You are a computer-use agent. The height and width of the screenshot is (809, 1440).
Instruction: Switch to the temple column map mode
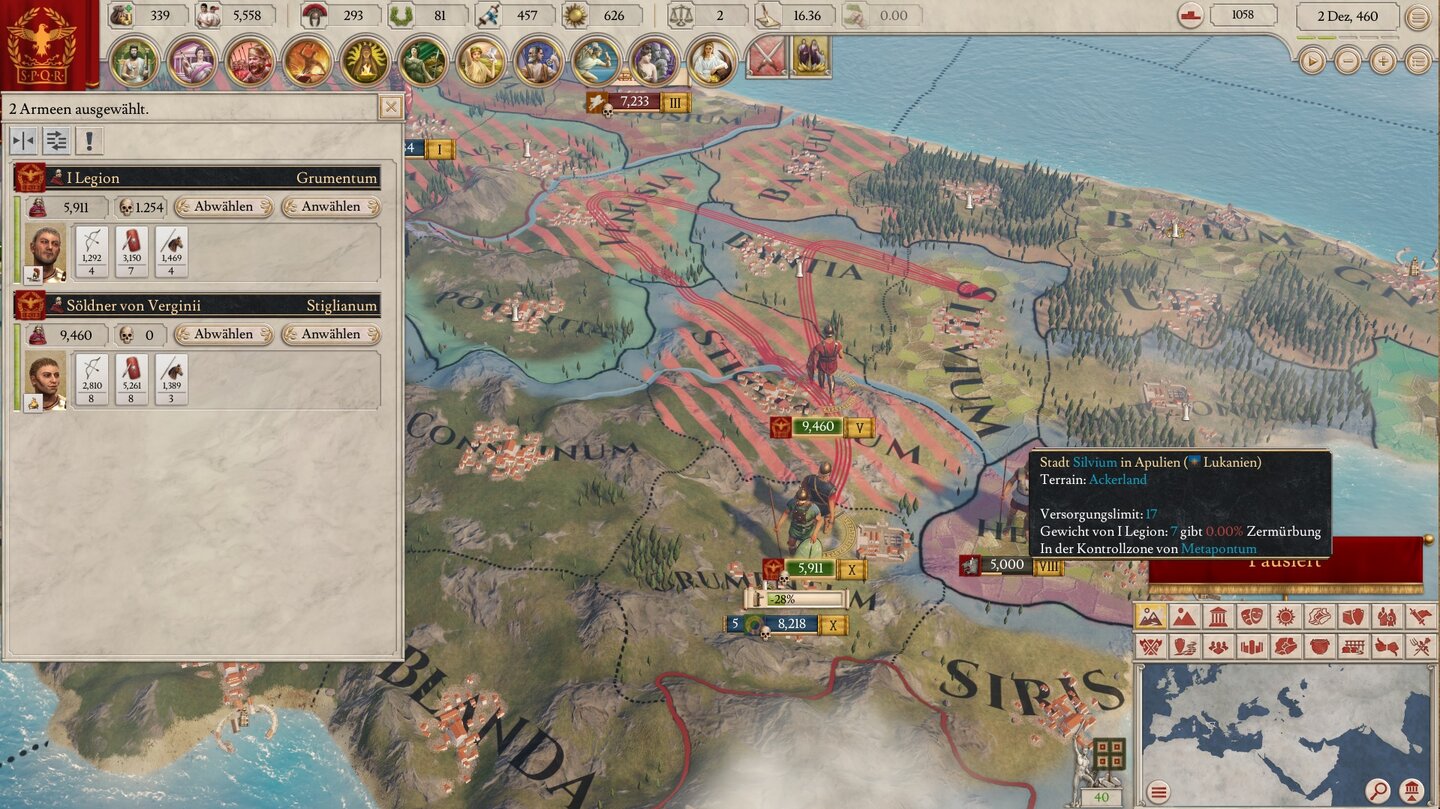[x=1217, y=617]
